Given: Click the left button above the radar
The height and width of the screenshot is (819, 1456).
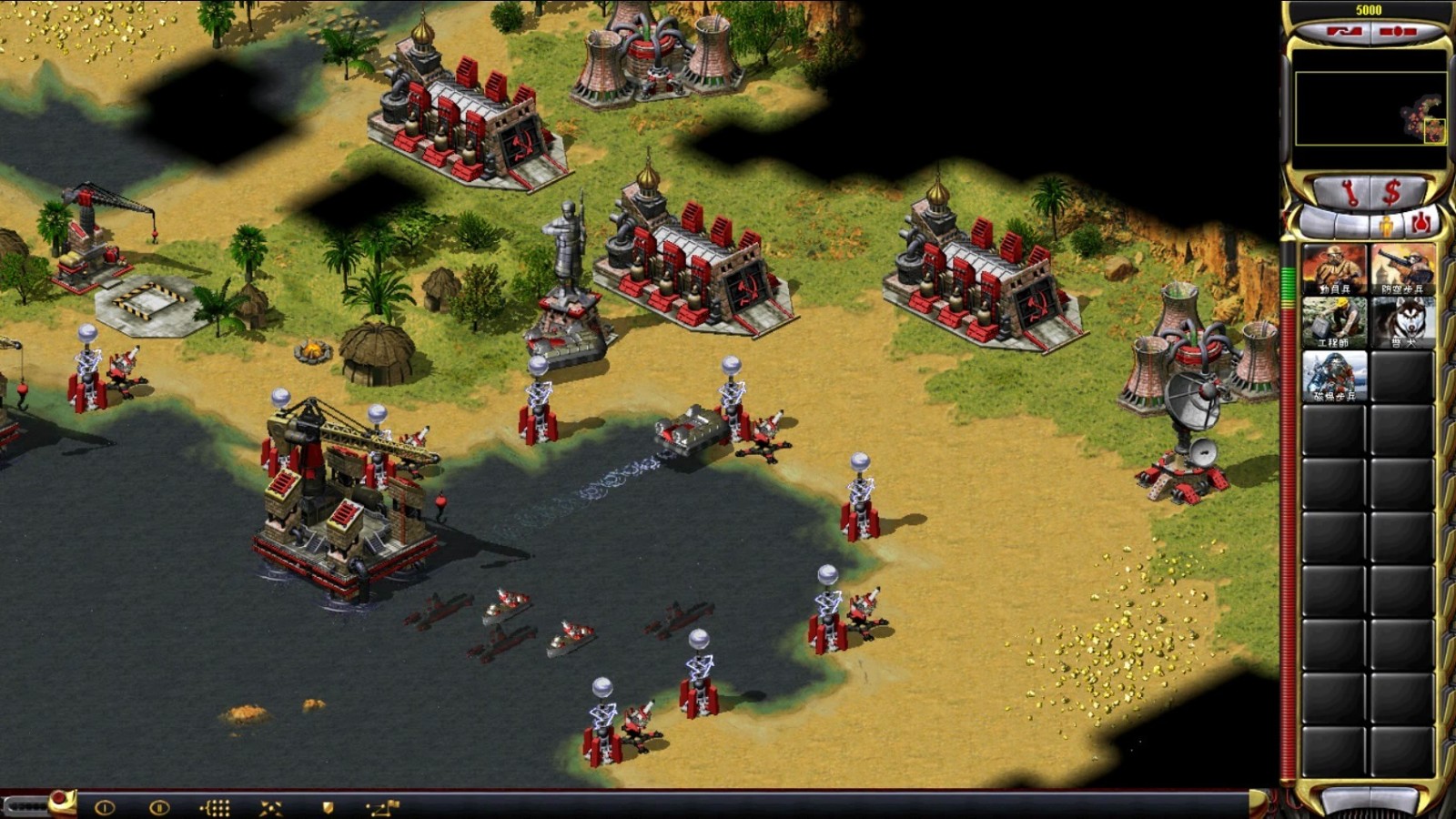Looking at the screenshot, I should [x=1343, y=32].
